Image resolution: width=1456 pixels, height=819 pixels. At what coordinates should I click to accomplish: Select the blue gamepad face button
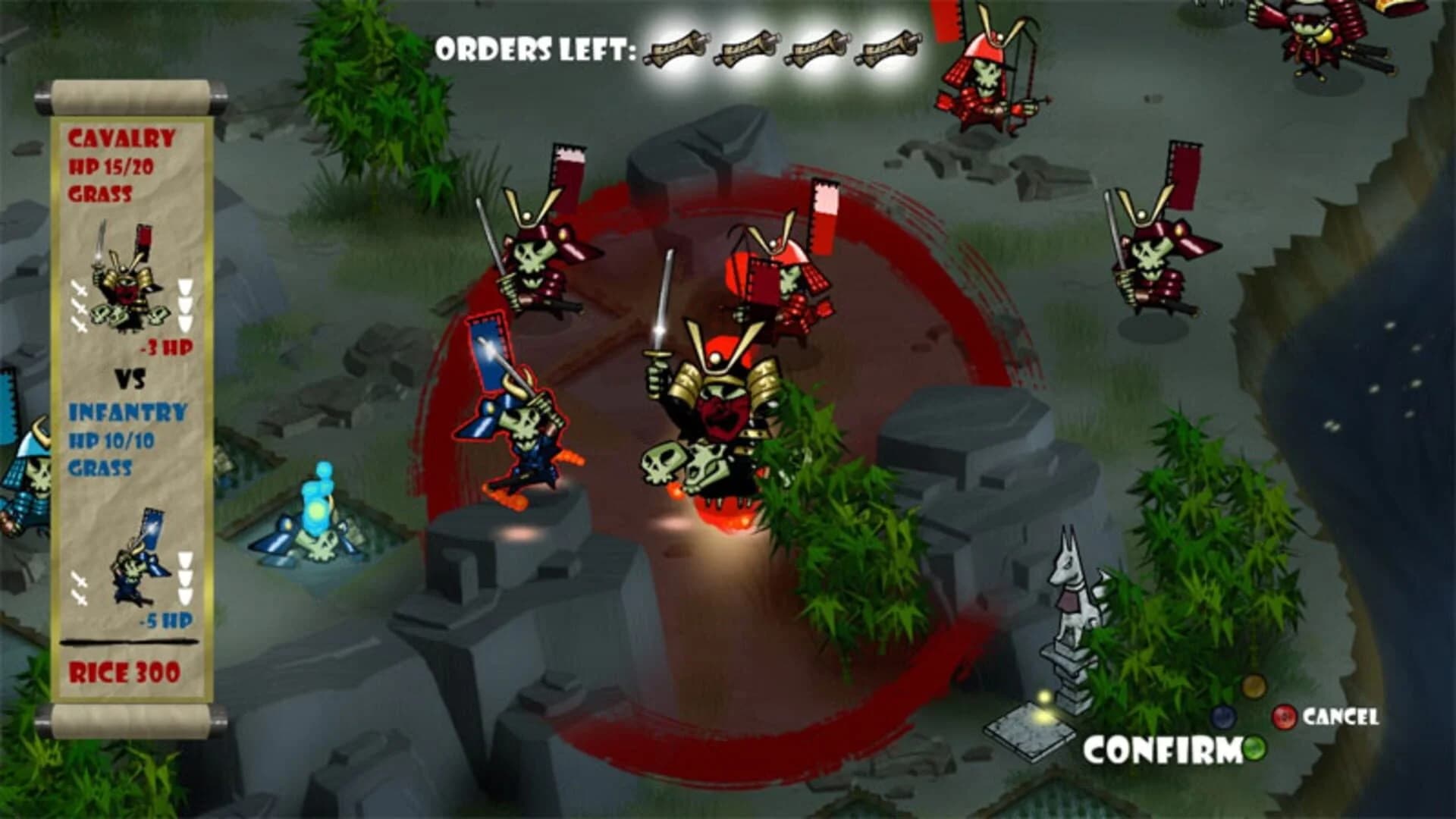pos(1223,719)
